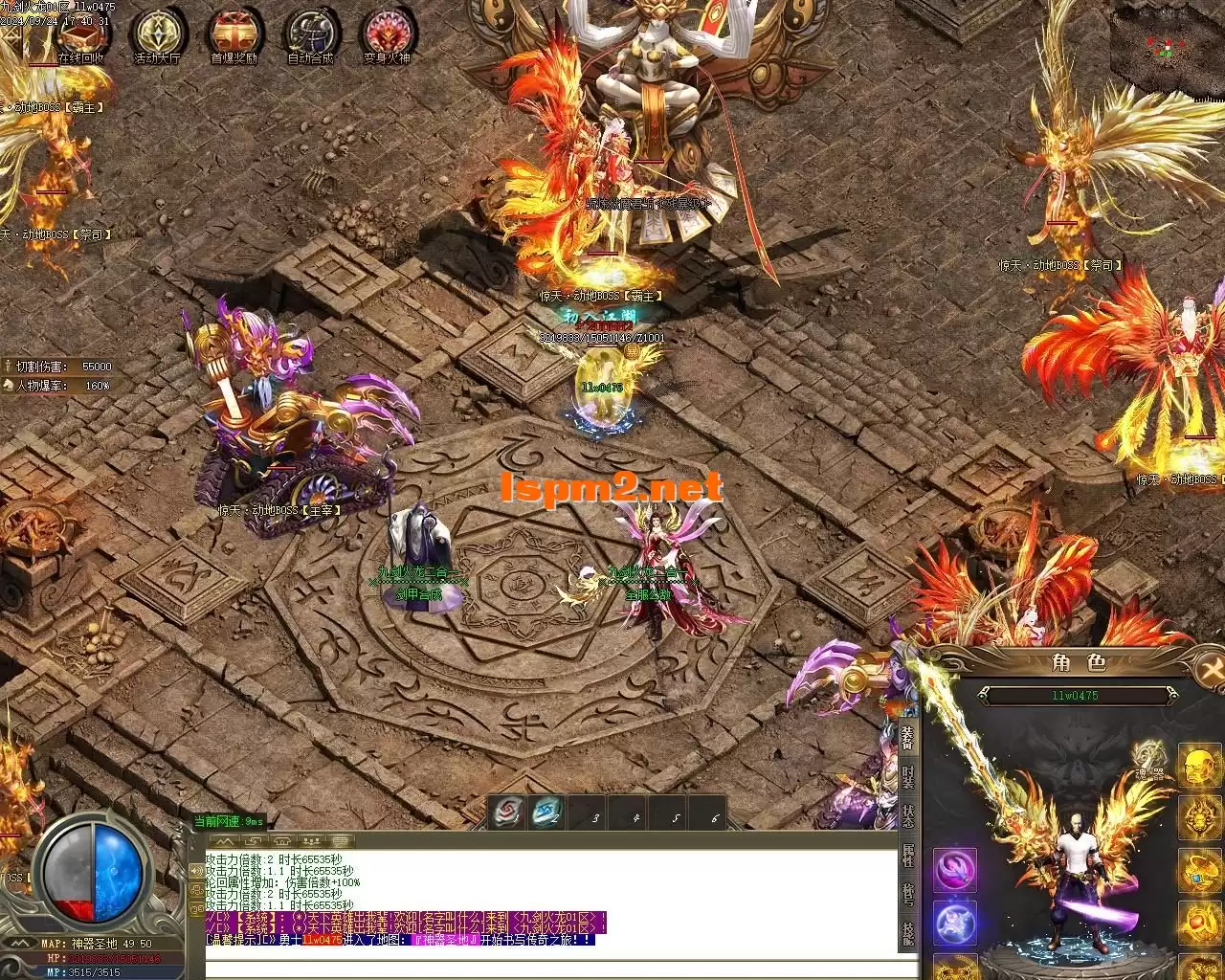Use the red swirl stone in hotbar slot 1
Screen dimensions: 1225x980
[507, 813]
